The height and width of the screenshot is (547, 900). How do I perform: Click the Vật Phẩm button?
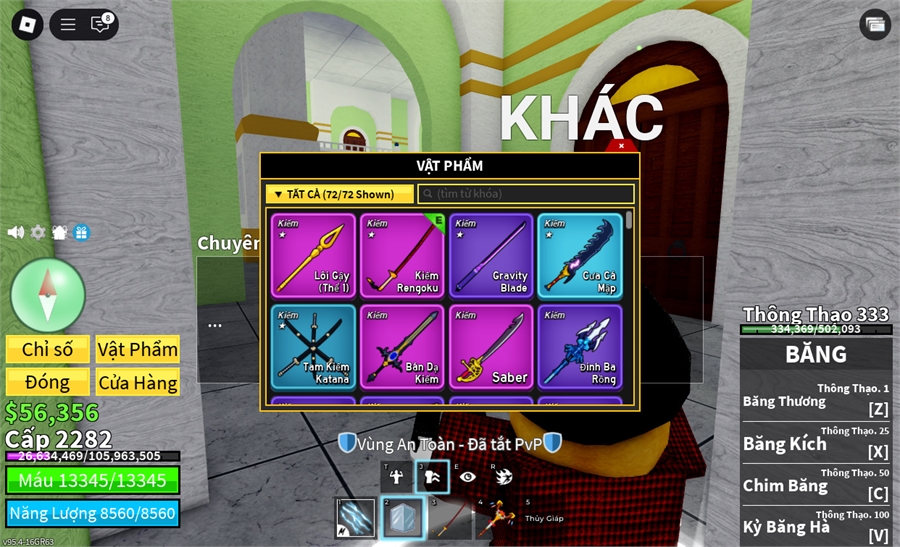click(x=138, y=349)
